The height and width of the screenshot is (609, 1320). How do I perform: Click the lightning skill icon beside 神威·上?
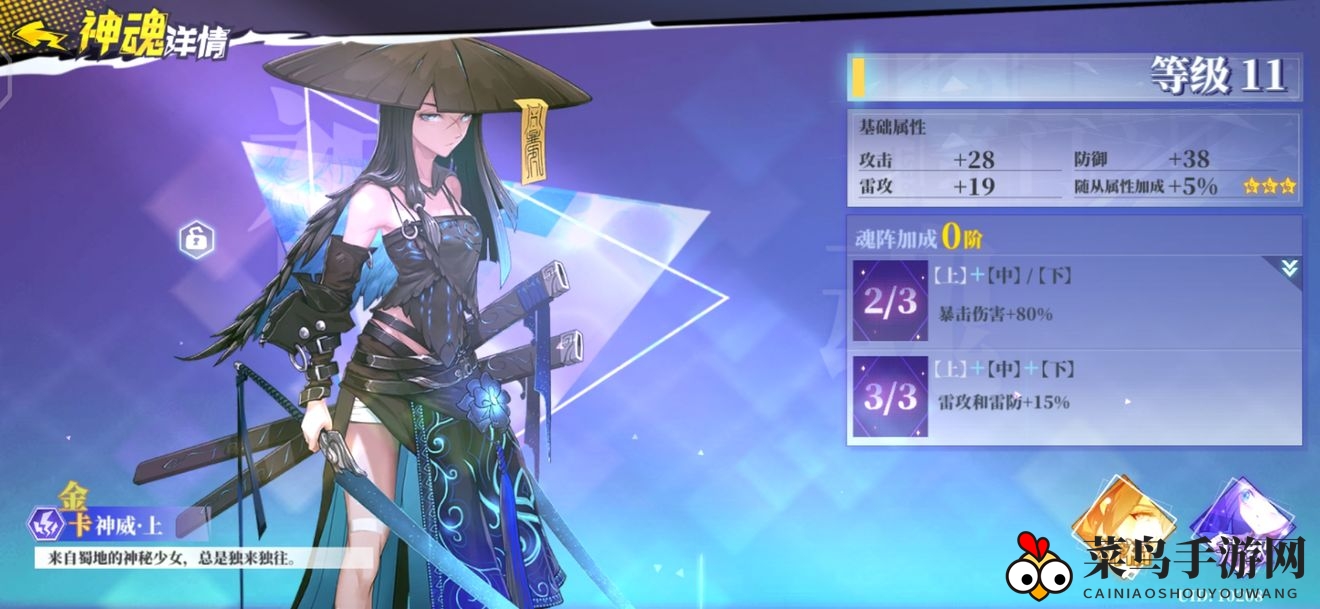tap(45, 522)
